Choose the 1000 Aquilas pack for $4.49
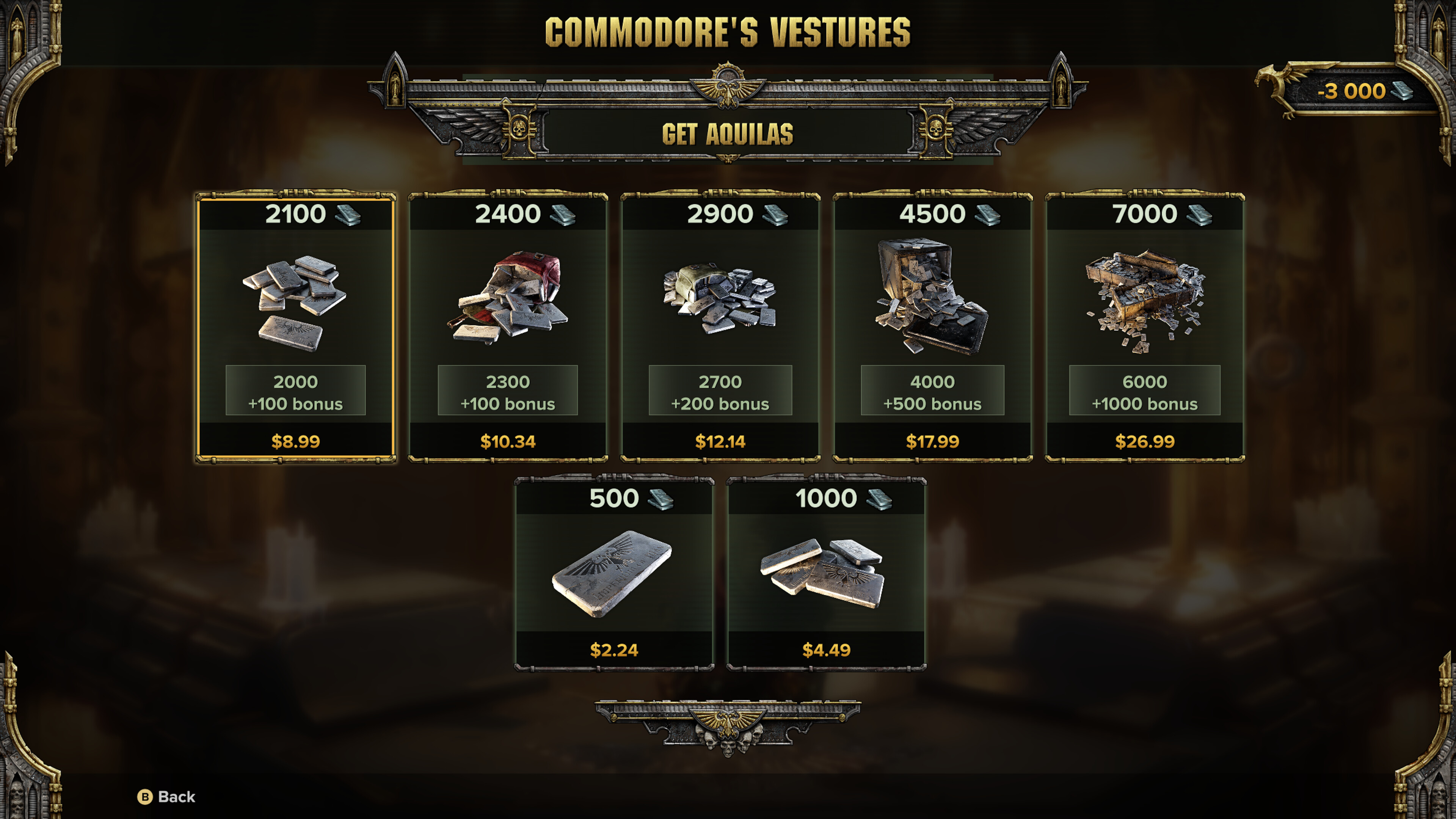The height and width of the screenshot is (819, 1456). (826, 574)
